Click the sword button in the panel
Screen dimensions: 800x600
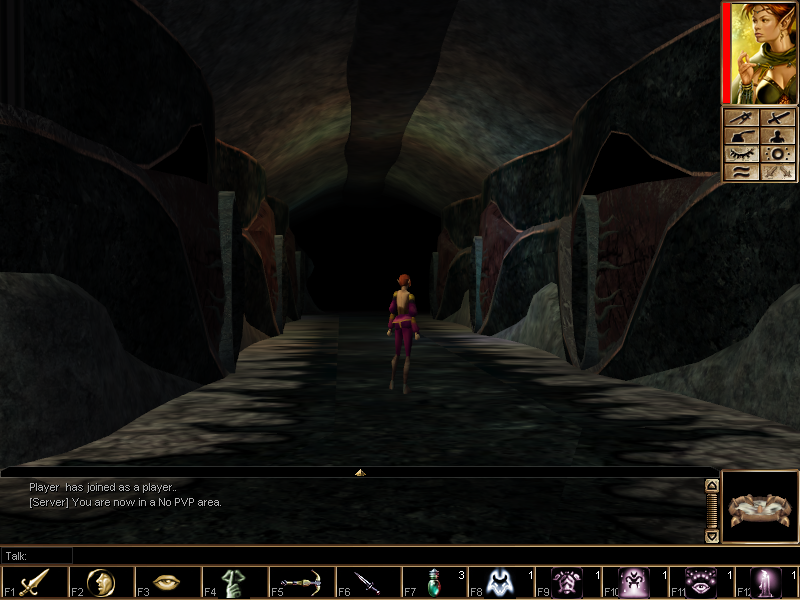point(779,119)
